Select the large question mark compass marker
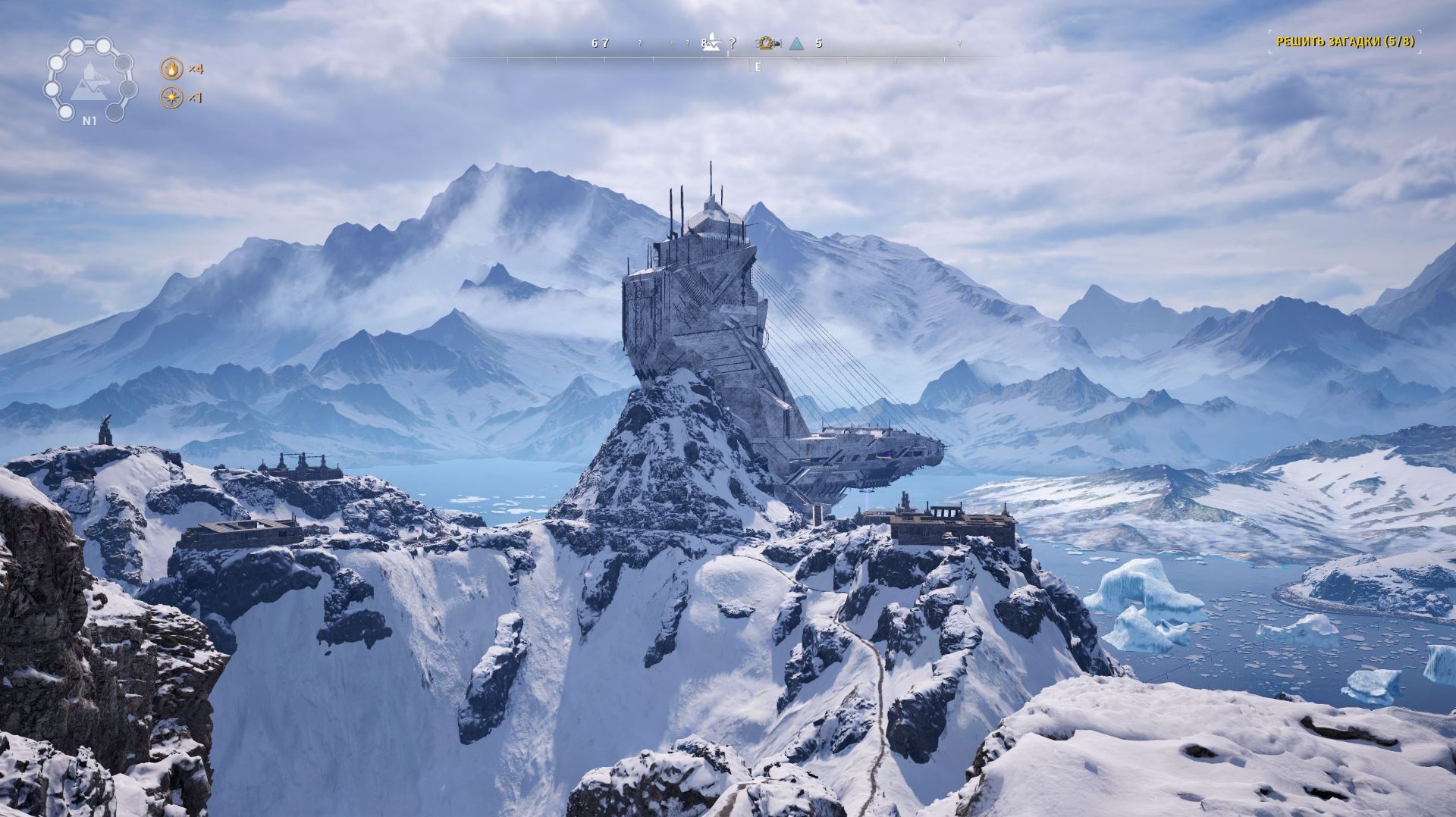This screenshot has height=817, width=1456. click(x=732, y=44)
